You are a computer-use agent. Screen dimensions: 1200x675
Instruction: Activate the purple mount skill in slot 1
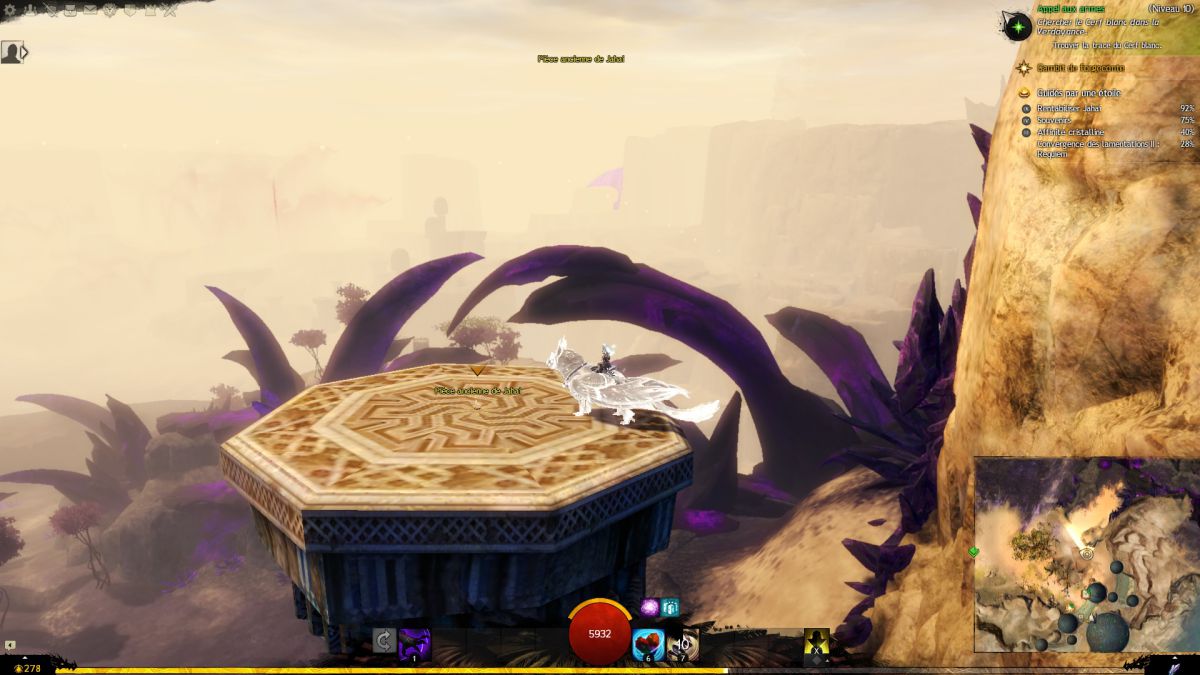click(414, 642)
